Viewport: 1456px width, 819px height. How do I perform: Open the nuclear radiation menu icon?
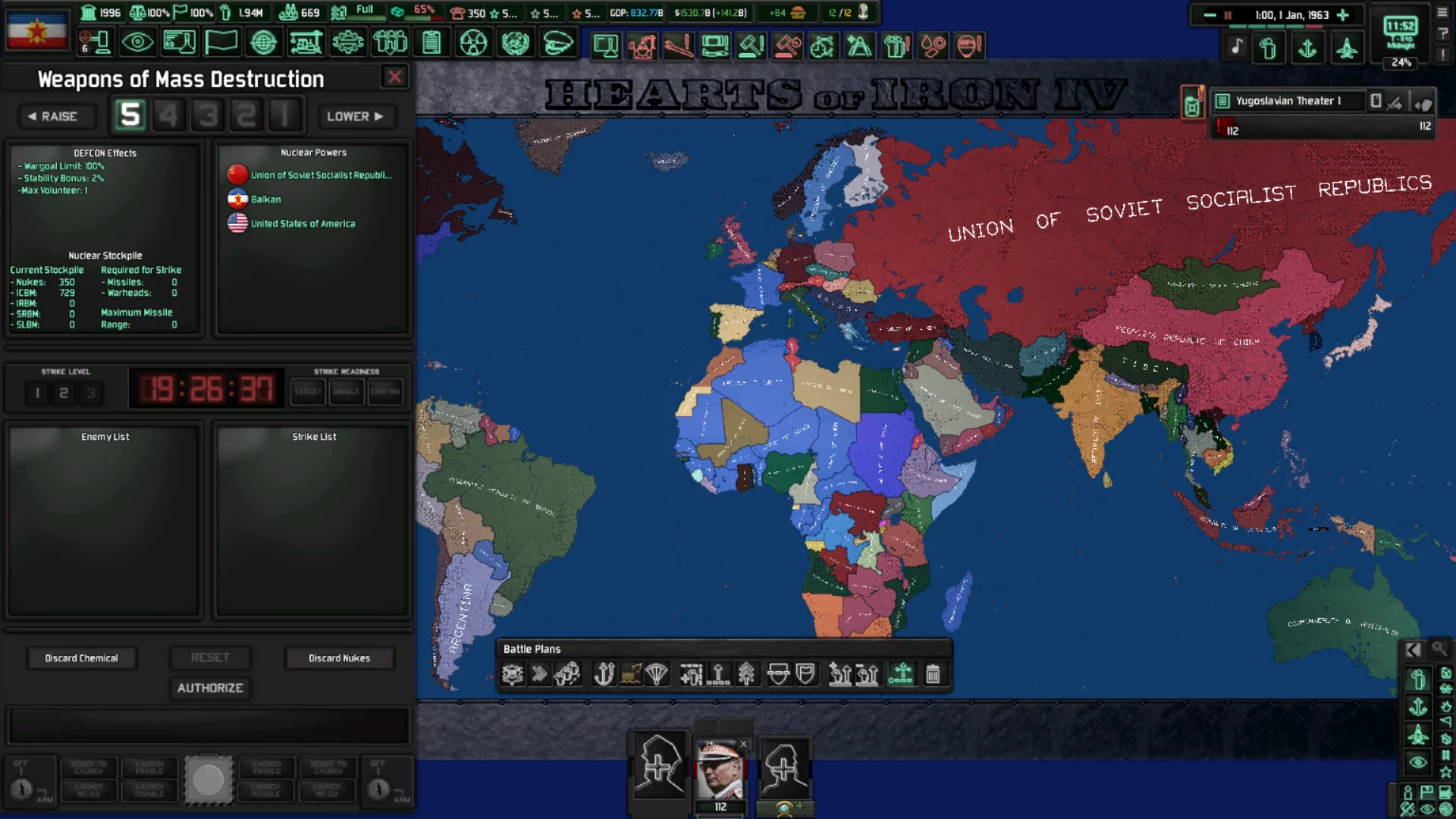point(475,42)
